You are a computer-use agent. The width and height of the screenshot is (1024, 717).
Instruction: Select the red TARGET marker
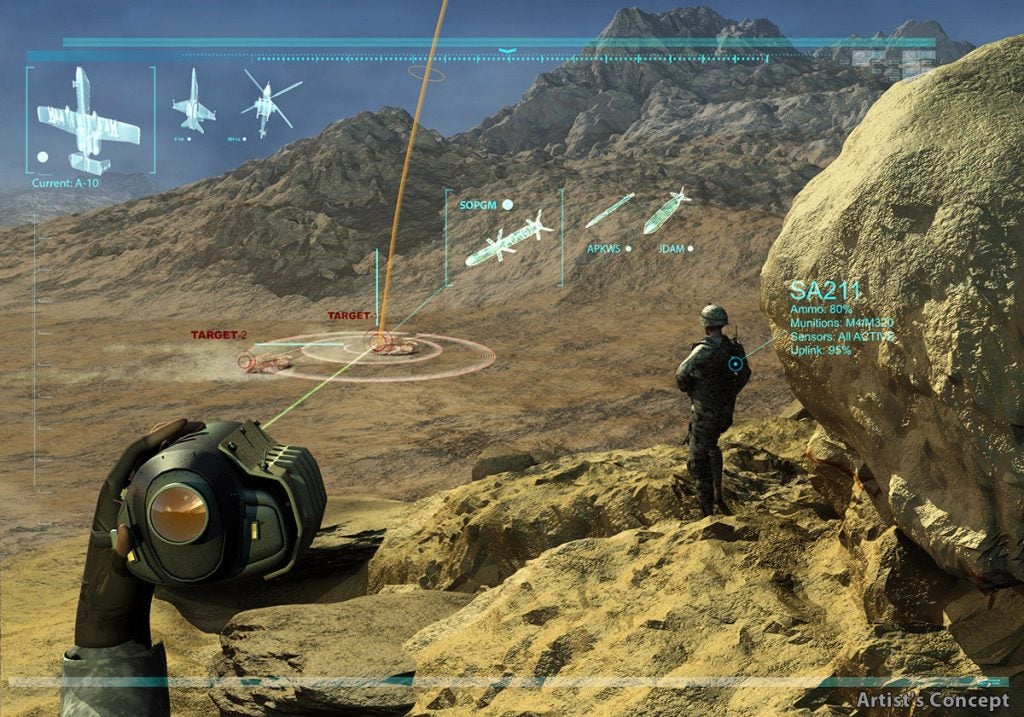381,343
